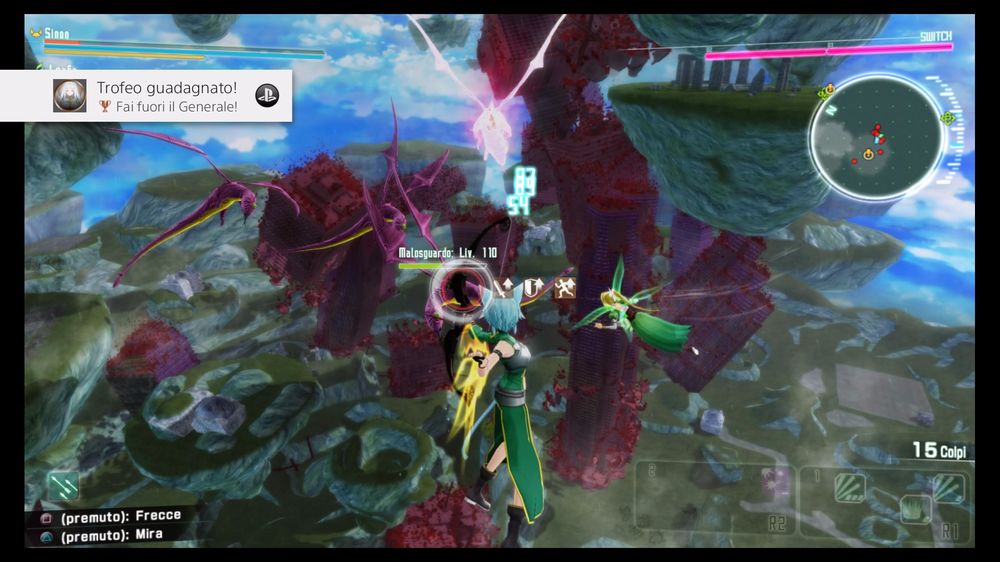Use the right striped skill in the R1 palette

point(947,487)
